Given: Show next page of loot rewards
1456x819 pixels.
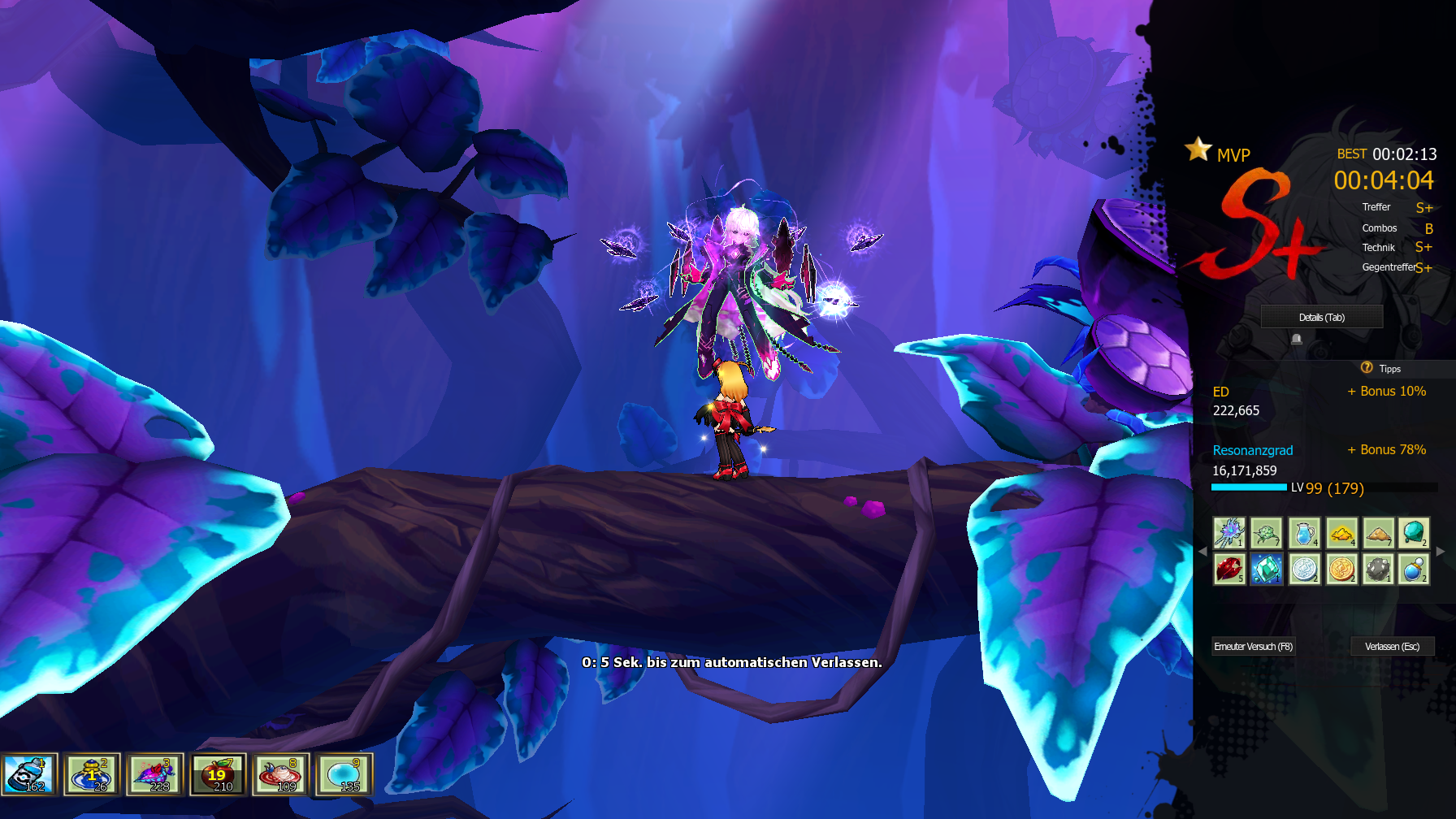Looking at the screenshot, I should (x=1441, y=551).
